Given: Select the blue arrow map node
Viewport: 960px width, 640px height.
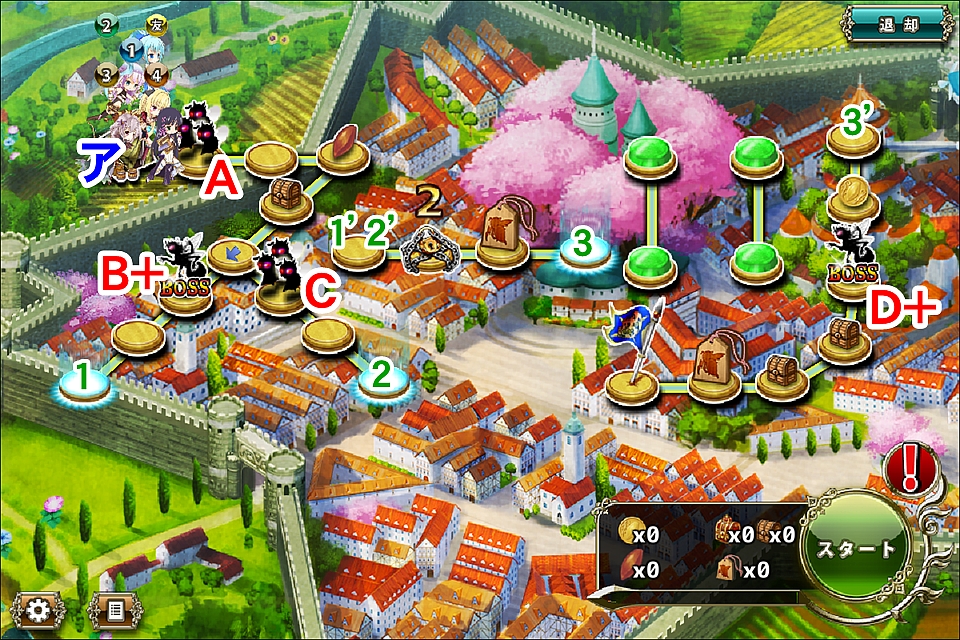Looking at the screenshot, I should click(232, 256).
